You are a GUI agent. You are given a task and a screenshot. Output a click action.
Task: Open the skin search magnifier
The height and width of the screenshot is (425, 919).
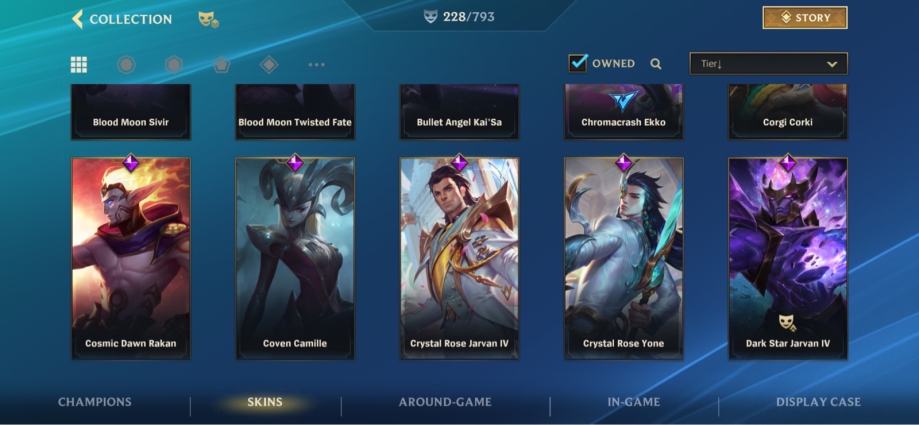coord(656,64)
